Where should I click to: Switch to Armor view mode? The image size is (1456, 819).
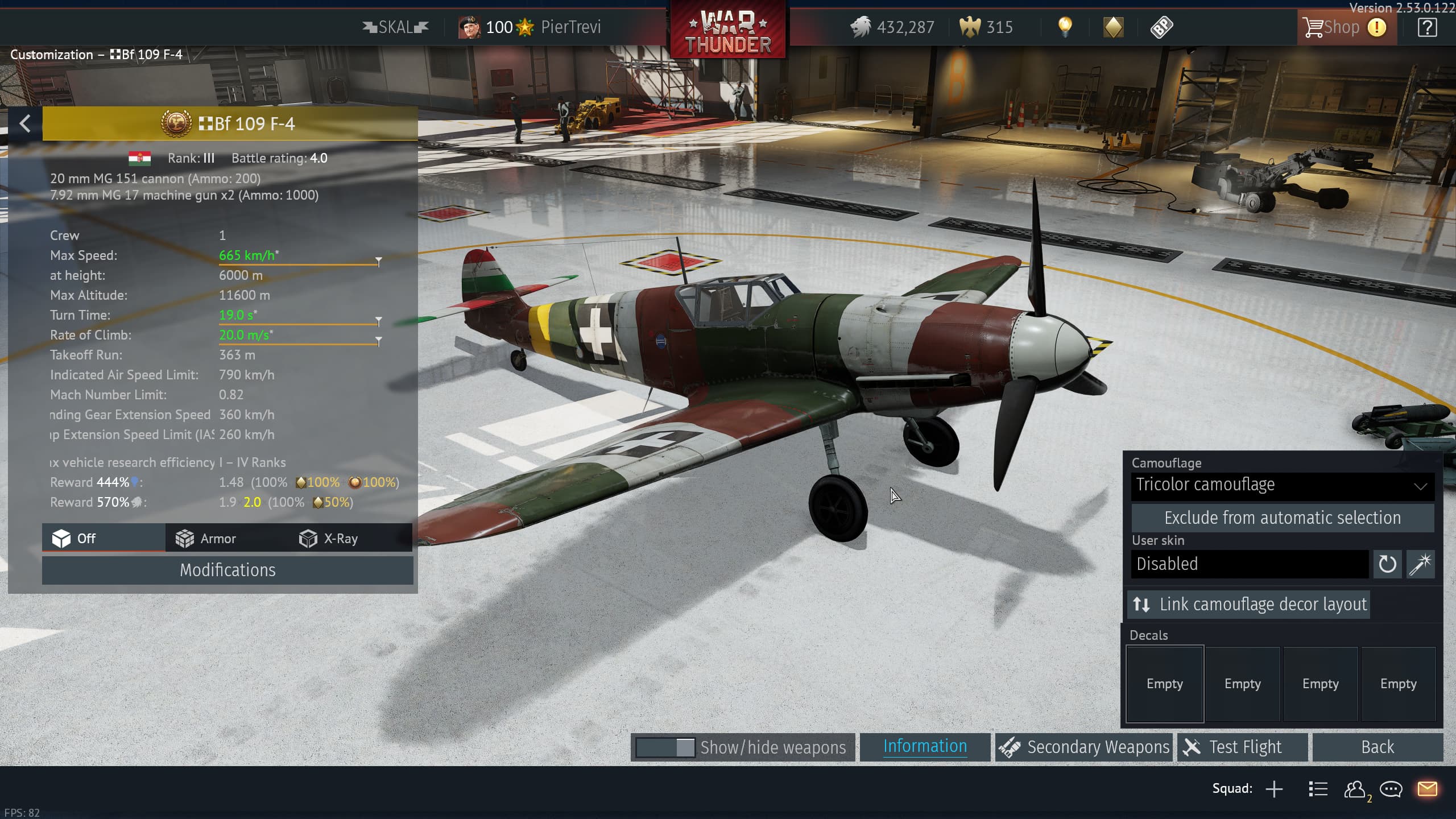coord(206,539)
